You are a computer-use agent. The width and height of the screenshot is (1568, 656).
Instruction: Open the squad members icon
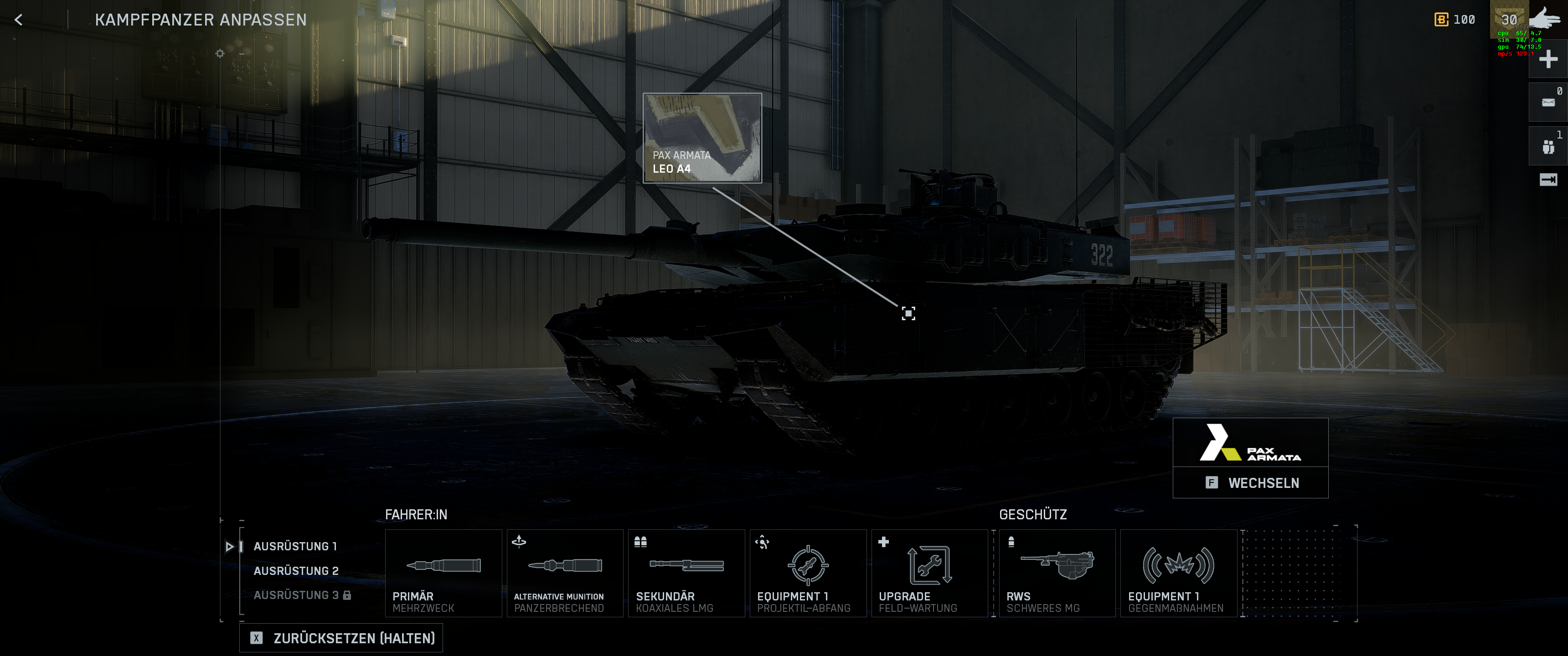(1547, 147)
